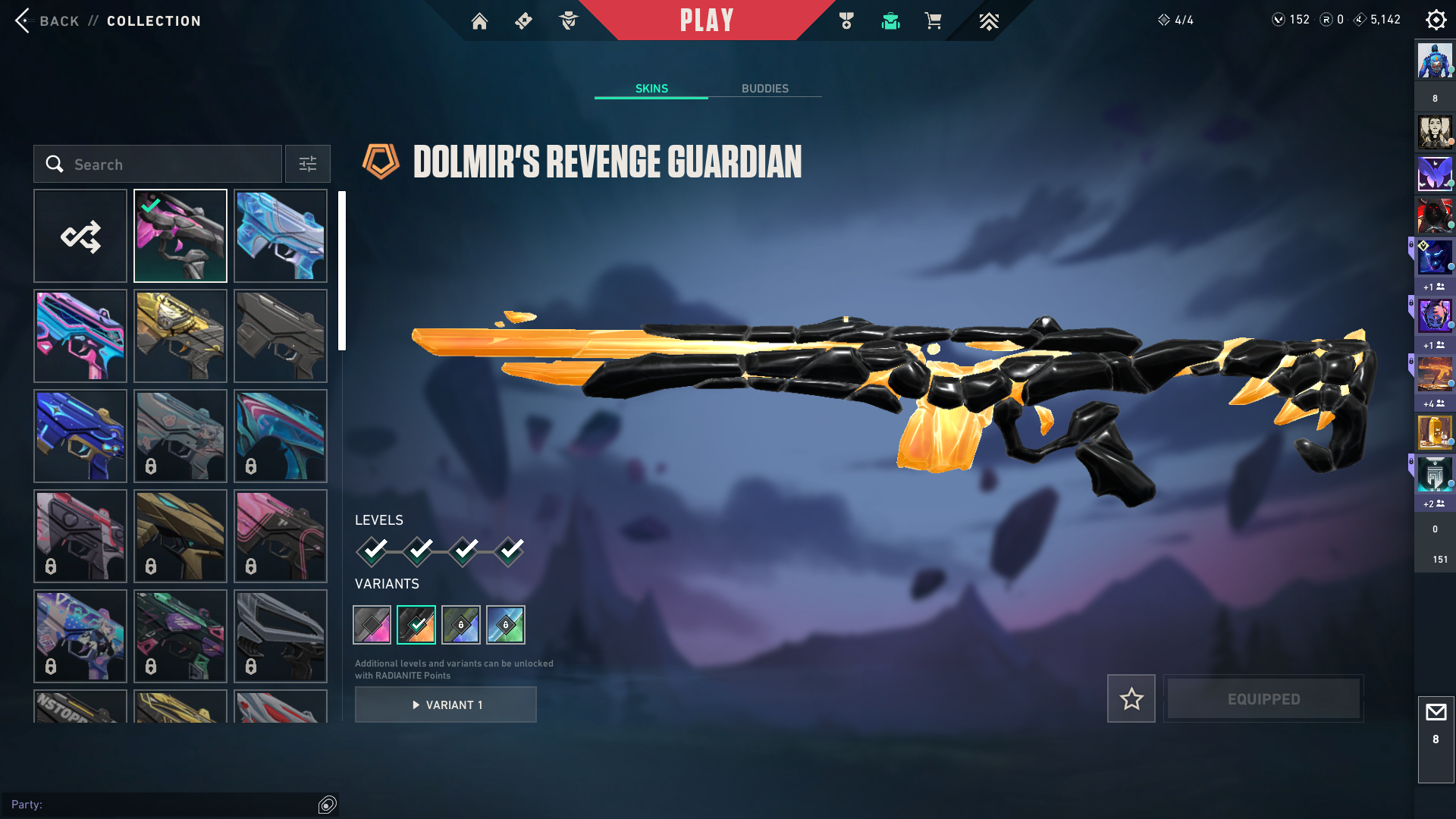The image size is (1456, 819).
Task: Switch to the Buddies tab
Action: click(764, 89)
